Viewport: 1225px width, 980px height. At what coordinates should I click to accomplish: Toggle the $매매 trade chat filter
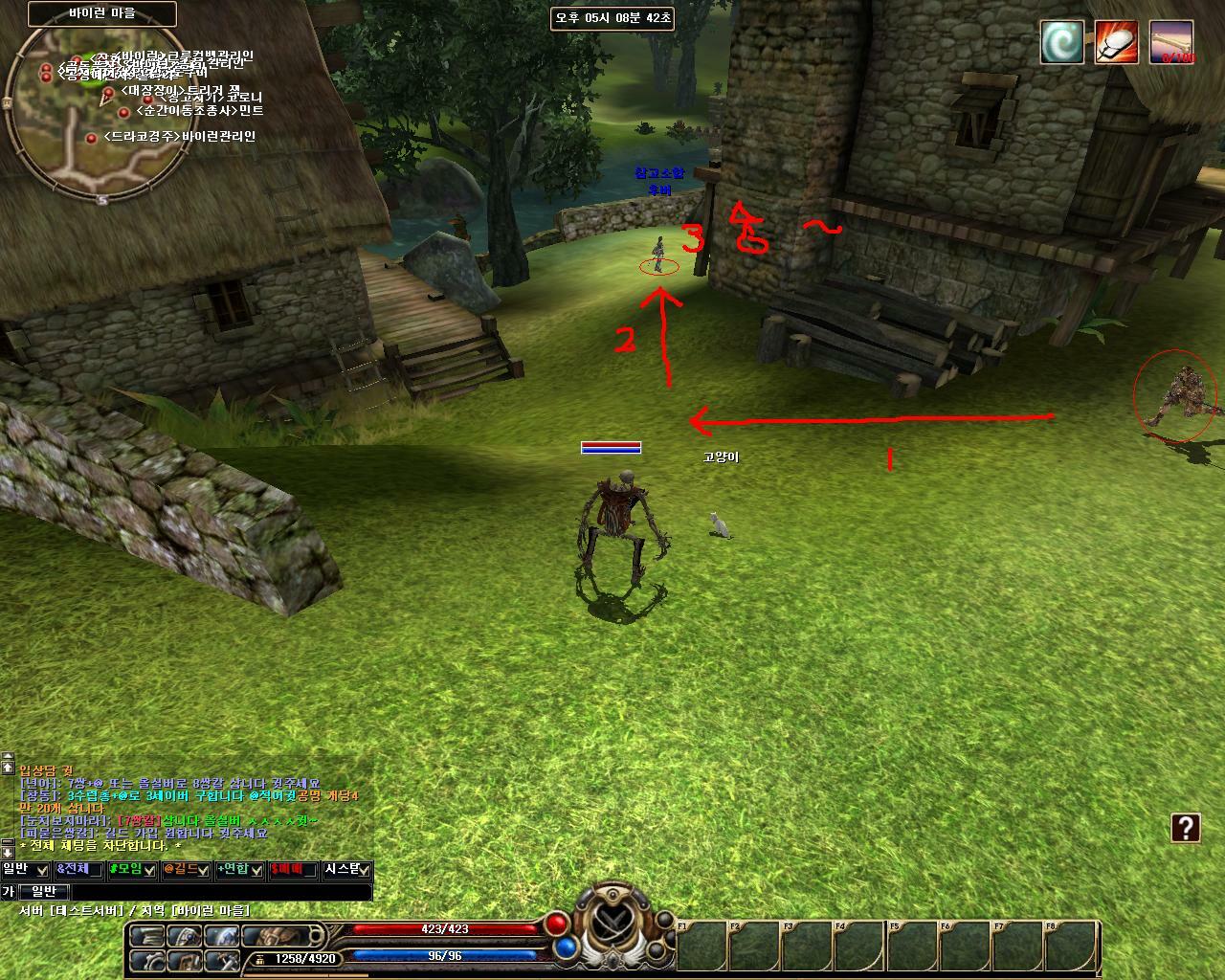pyautogui.click(x=293, y=869)
